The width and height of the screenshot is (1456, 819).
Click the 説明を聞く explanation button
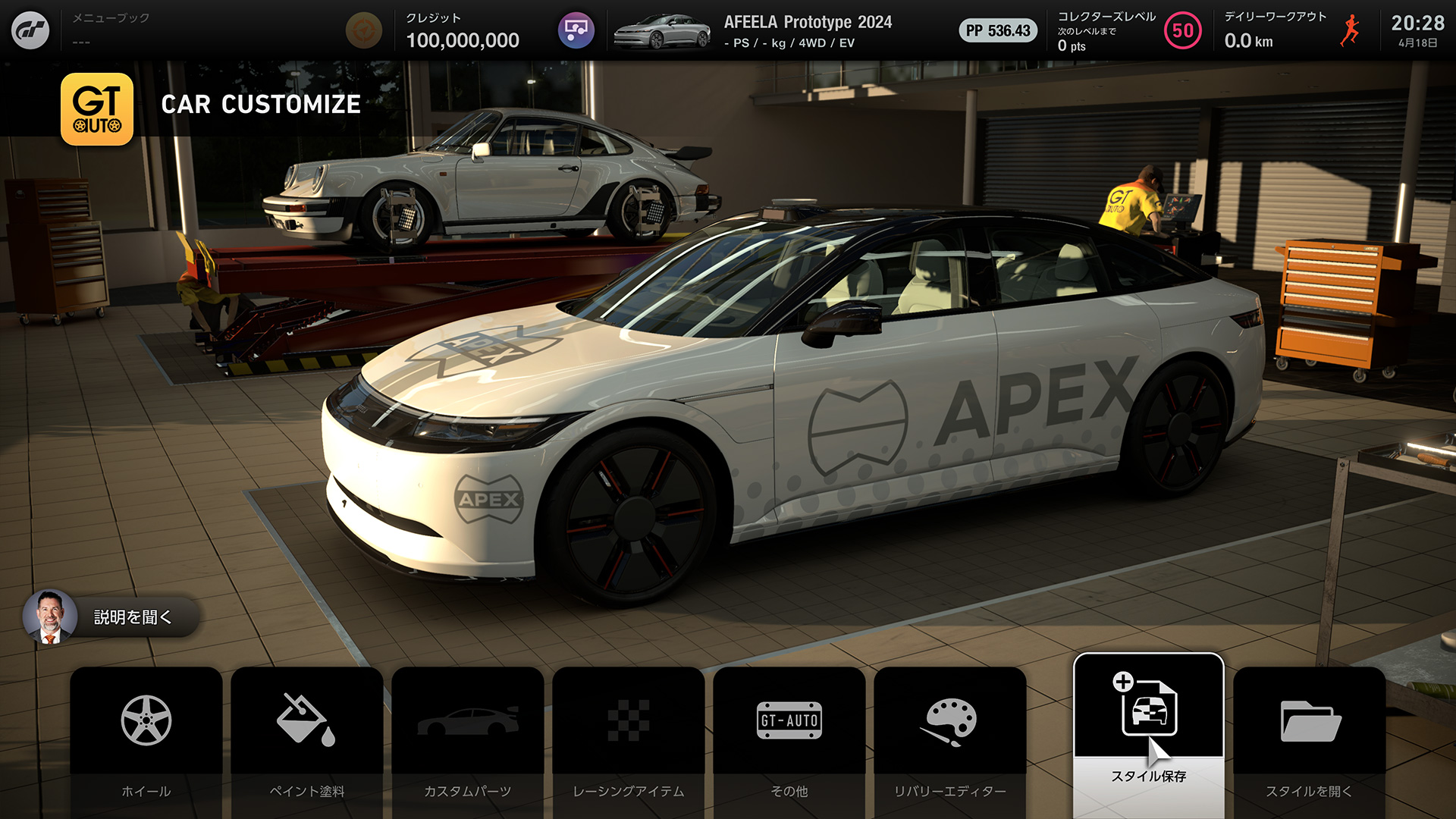tap(111, 617)
